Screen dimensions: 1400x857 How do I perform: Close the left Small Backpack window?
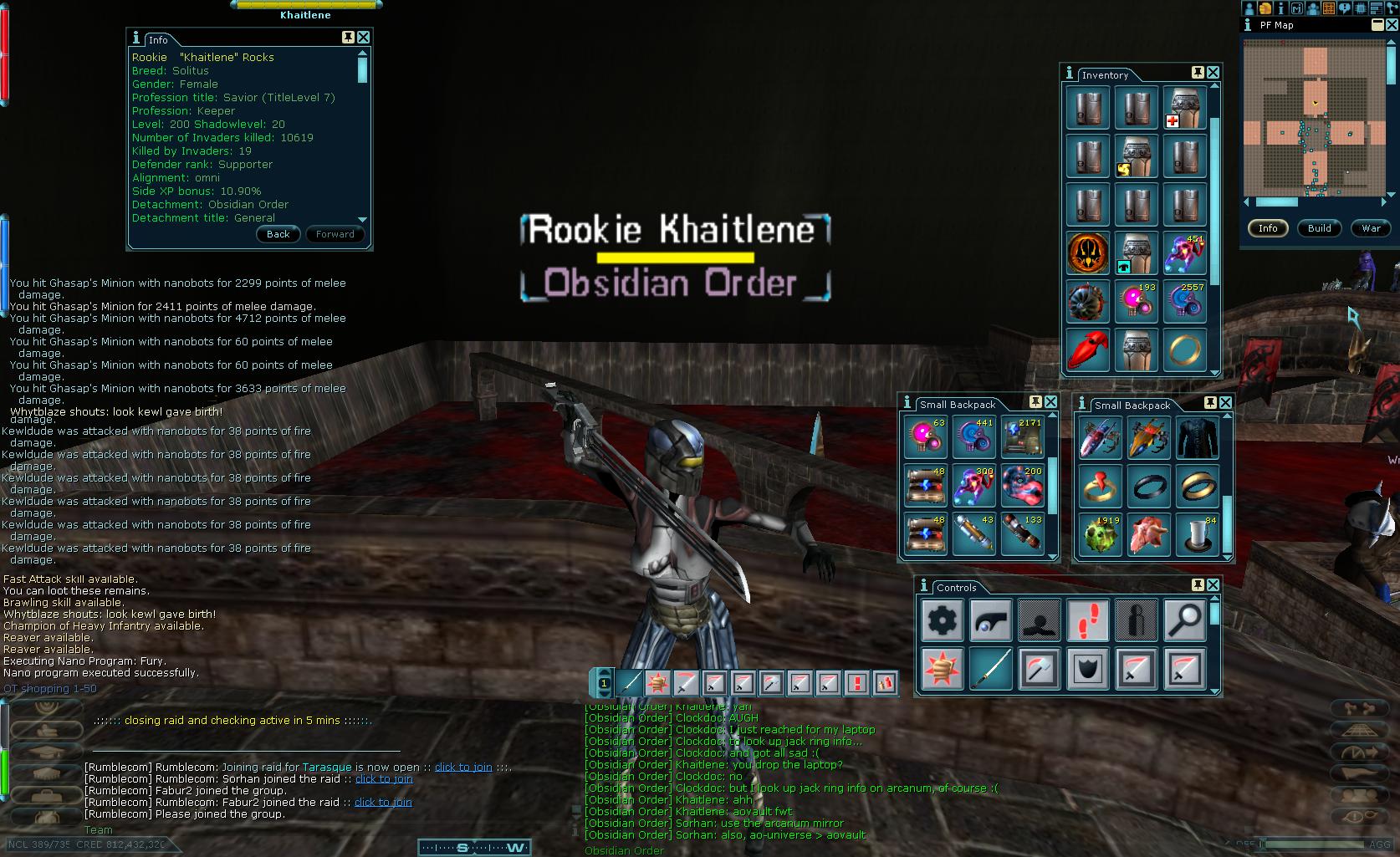pos(1050,402)
